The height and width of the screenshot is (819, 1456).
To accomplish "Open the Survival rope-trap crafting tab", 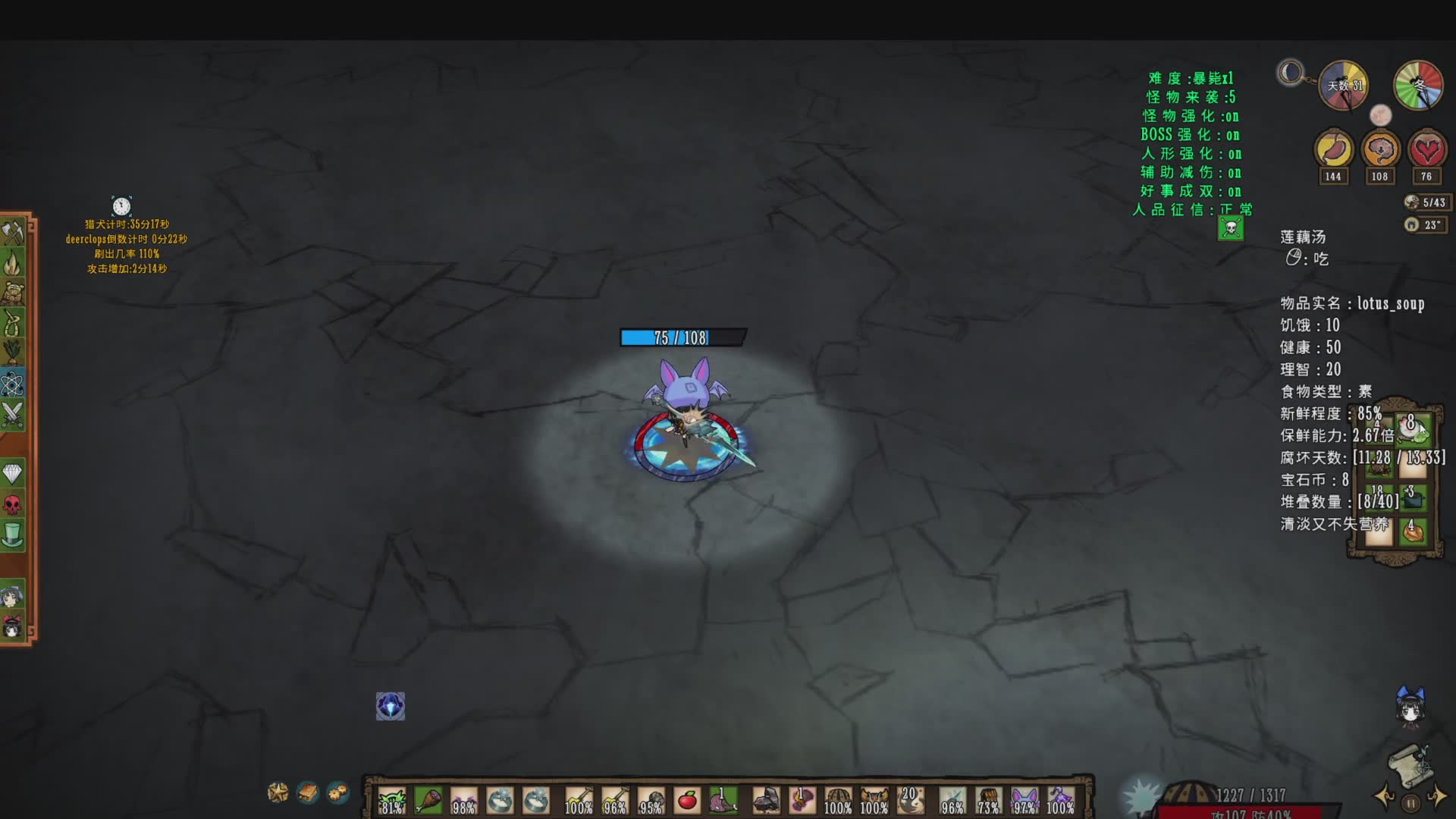I will (x=13, y=324).
